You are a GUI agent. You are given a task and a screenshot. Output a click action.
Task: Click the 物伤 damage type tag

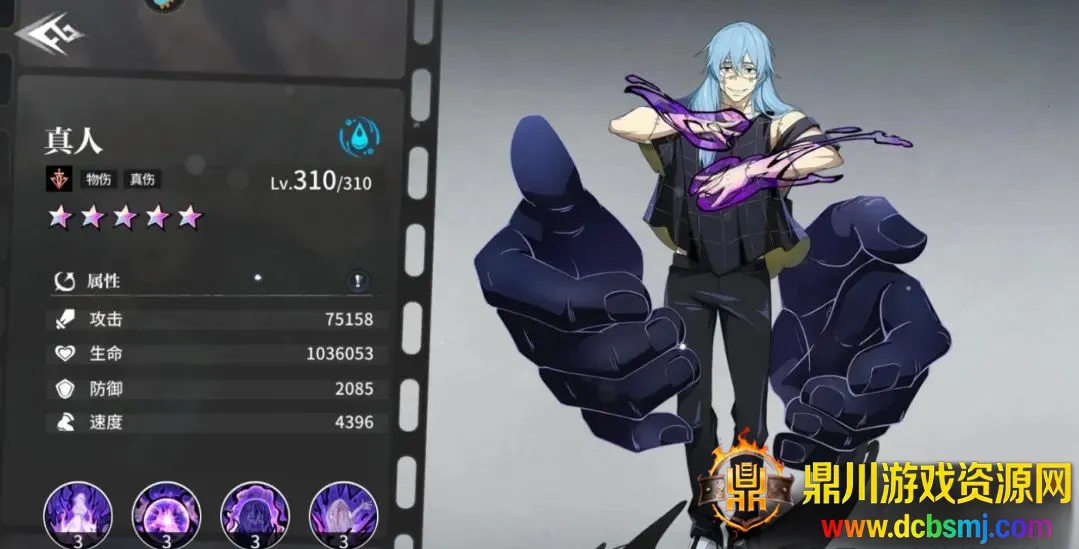click(x=98, y=180)
